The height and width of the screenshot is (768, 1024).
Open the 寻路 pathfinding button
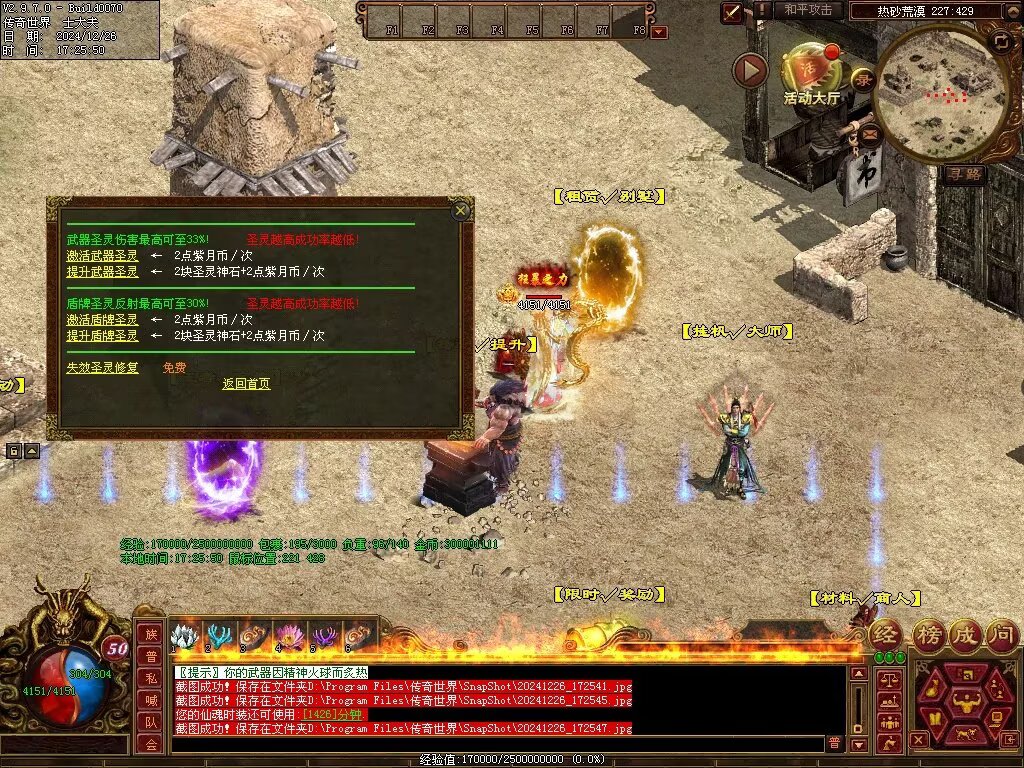click(965, 174)
